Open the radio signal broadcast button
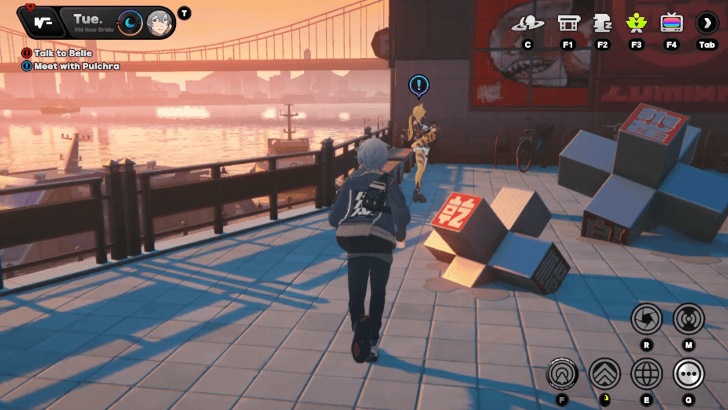728x410 pixels. tap(688, 319)
